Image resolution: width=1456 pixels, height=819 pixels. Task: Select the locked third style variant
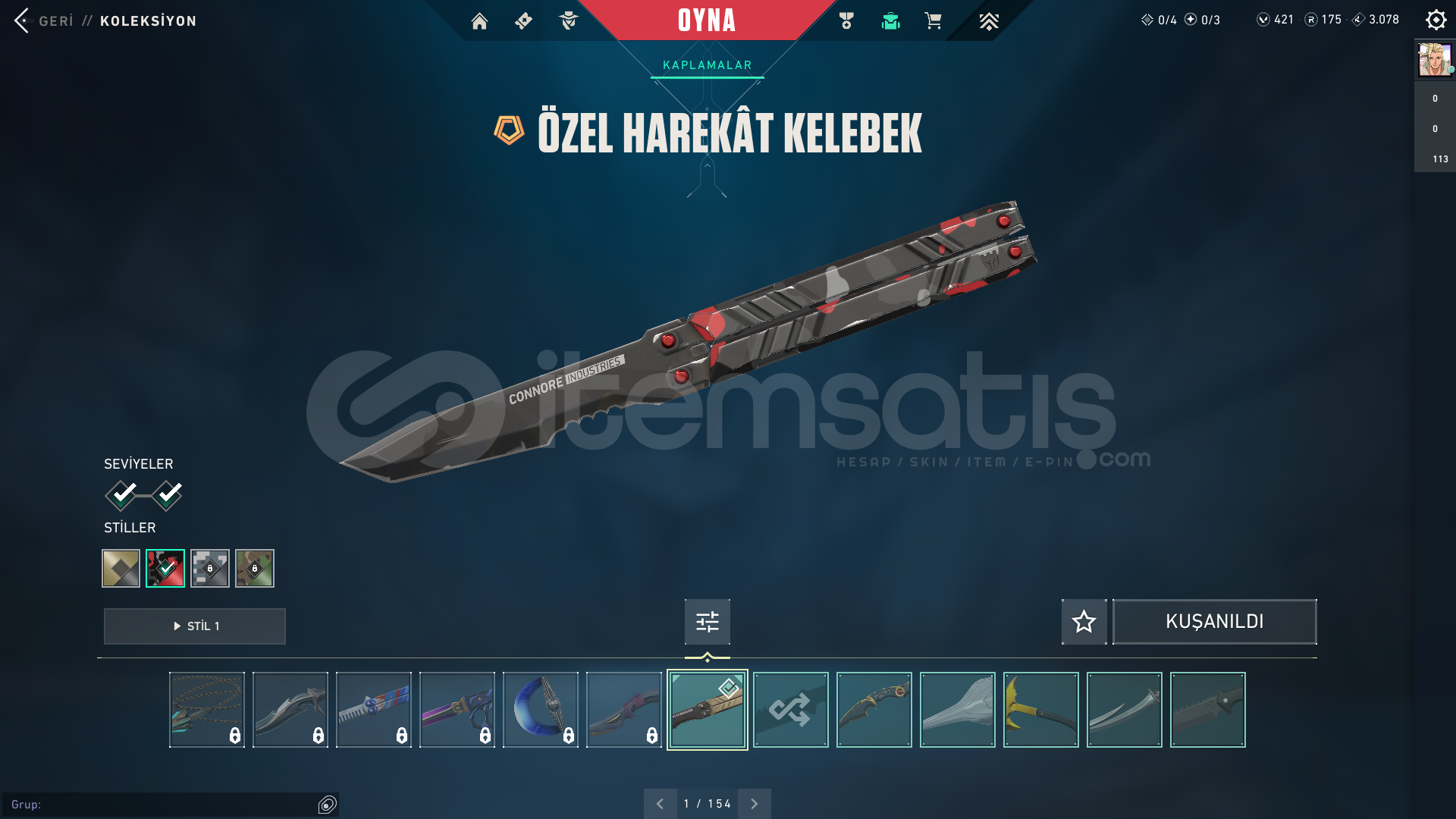pyautogui.click(x=210, y=568)
